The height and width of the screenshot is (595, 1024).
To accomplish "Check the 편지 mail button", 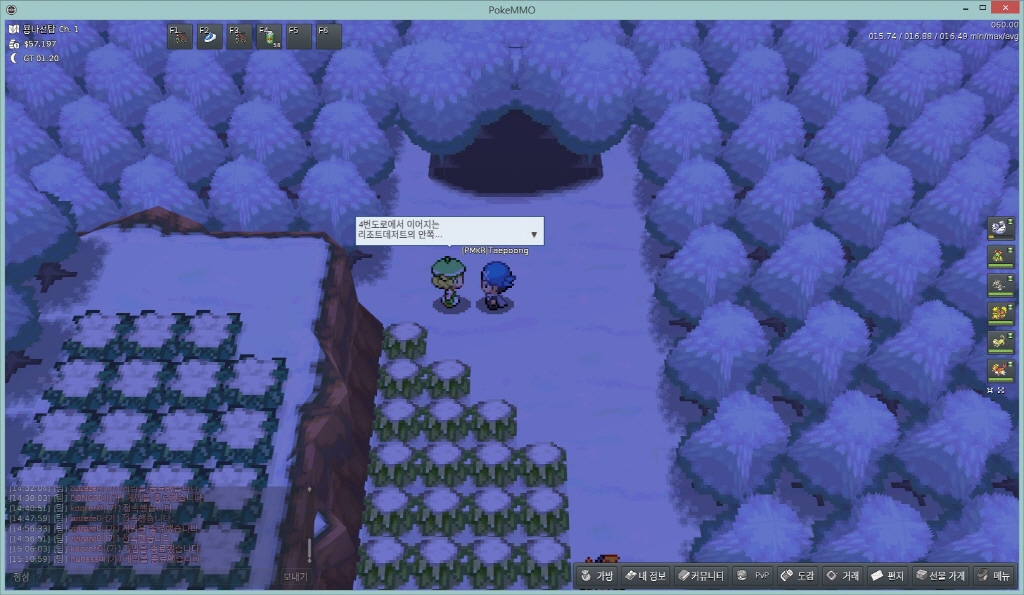I will coord(888,576).
